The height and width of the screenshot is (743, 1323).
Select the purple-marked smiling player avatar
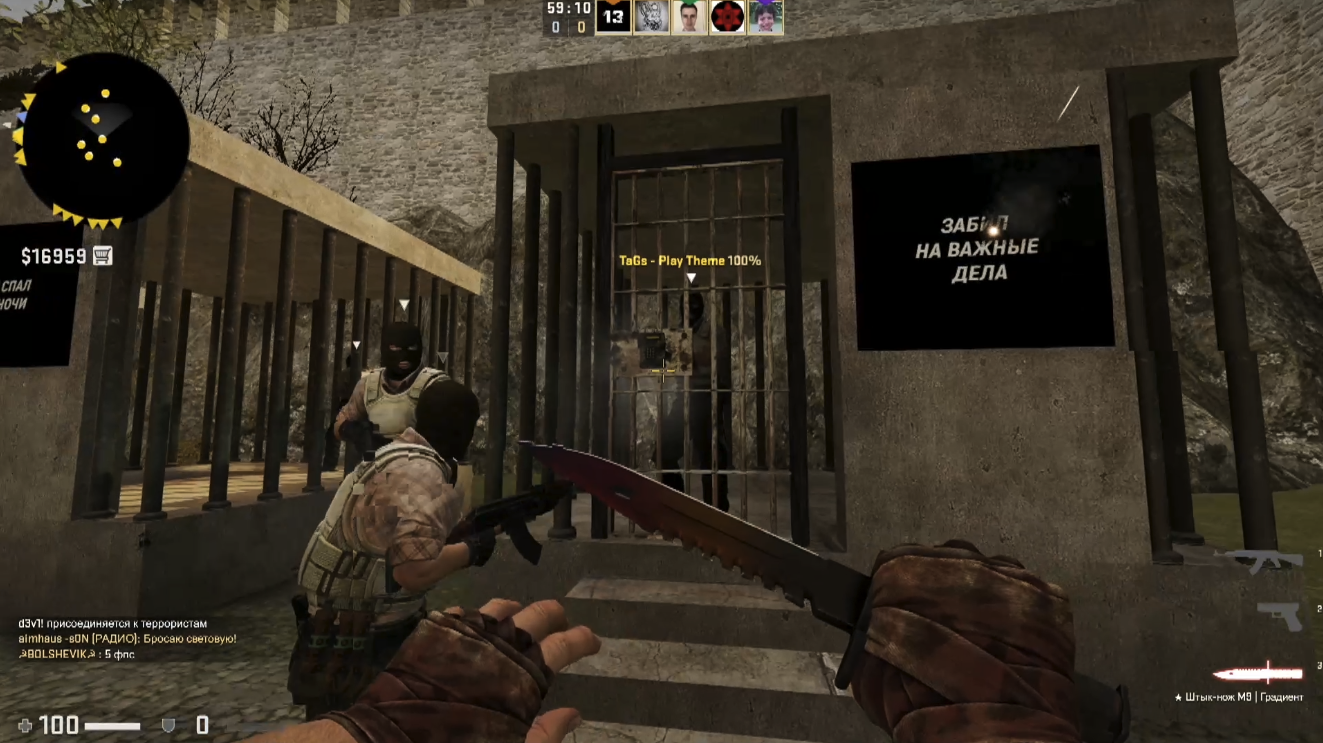click(765, 17)
